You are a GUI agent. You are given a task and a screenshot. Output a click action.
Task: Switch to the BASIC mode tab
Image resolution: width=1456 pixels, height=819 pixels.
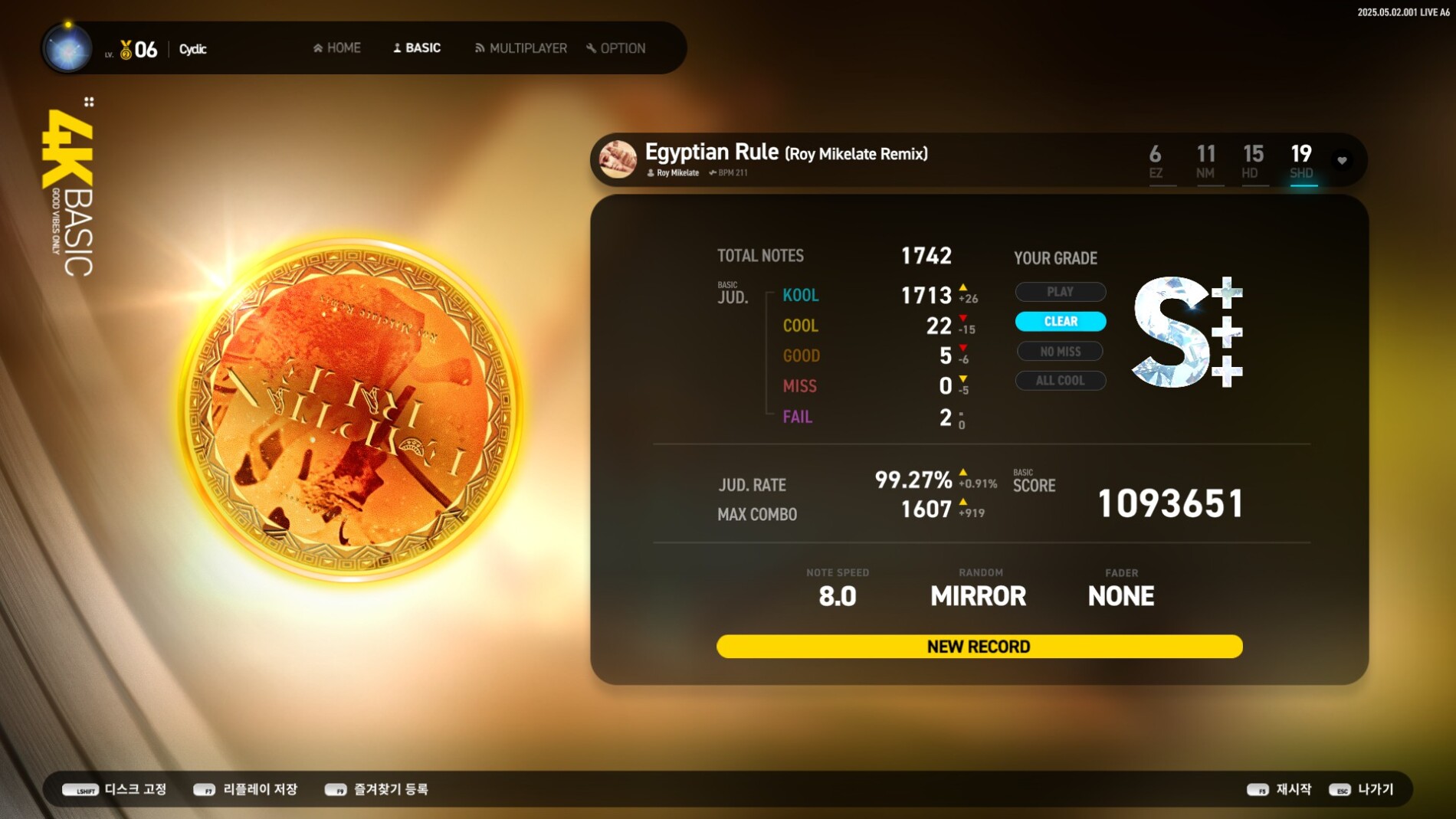tap(417, 48)
